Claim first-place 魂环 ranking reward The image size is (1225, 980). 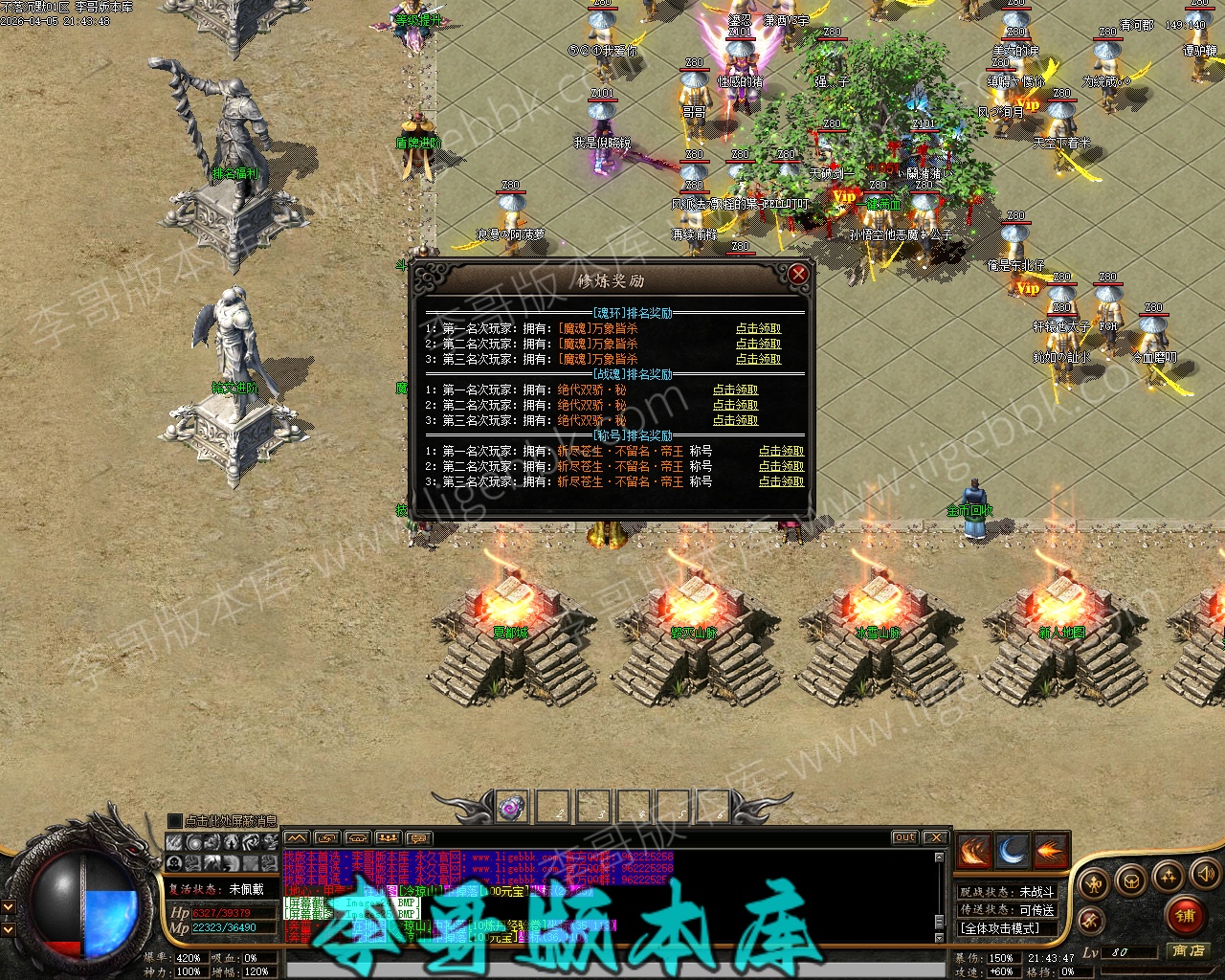tap(758, 329)
